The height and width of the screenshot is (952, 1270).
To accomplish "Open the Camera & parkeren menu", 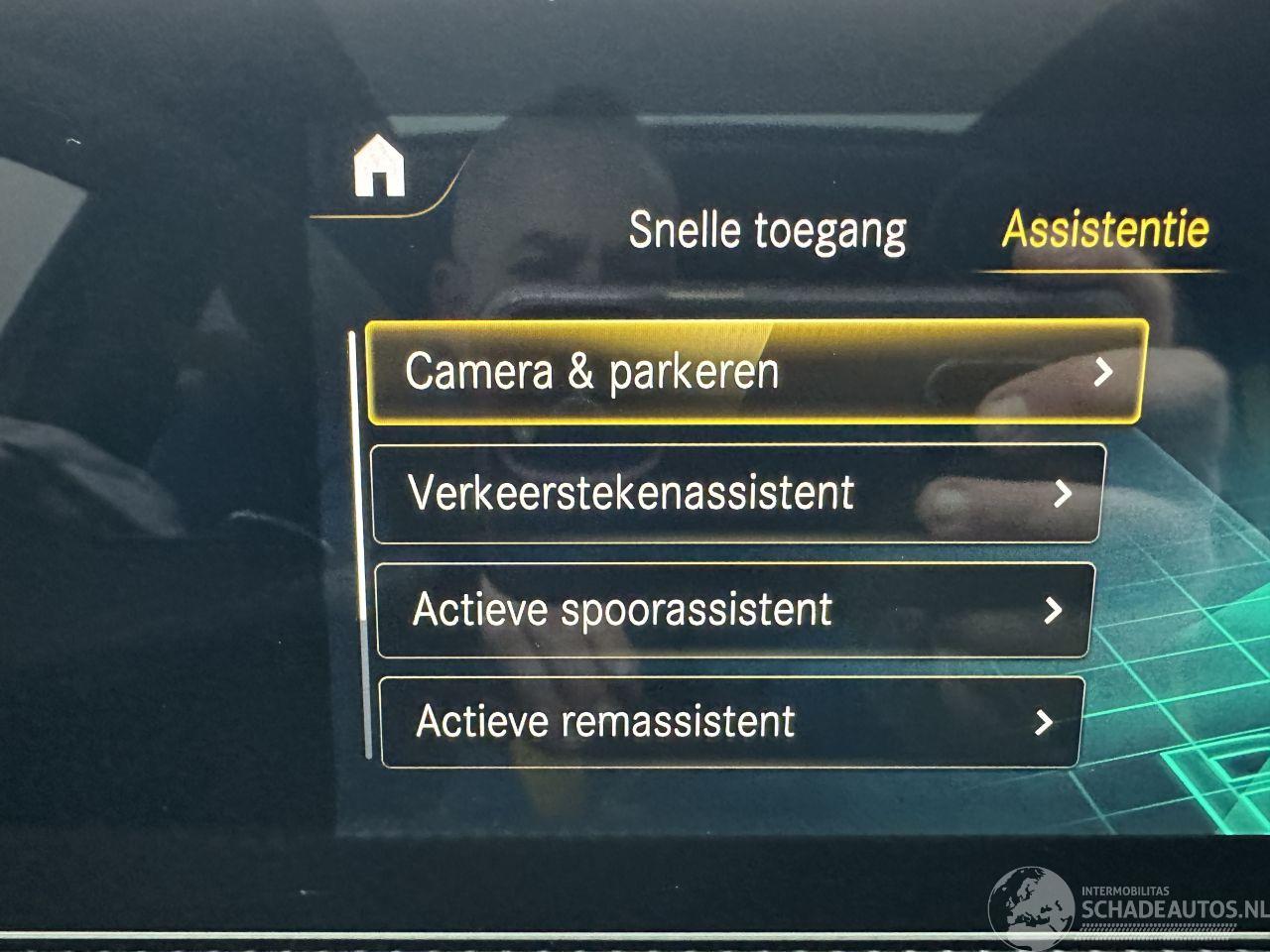I will (754, 373).
